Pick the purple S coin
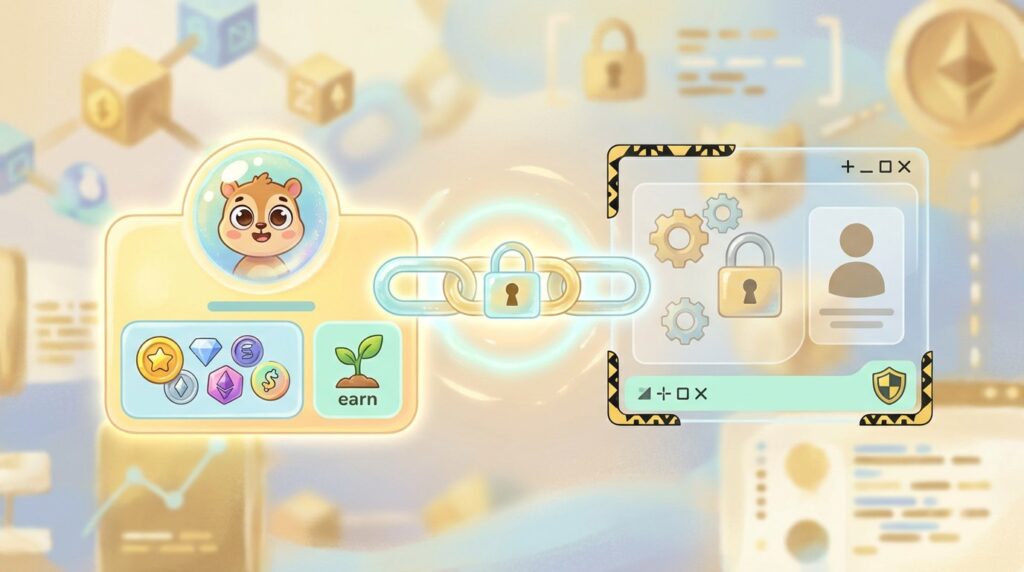The height and width of the screenshot is (572, 1024). [x=247, y=351]
